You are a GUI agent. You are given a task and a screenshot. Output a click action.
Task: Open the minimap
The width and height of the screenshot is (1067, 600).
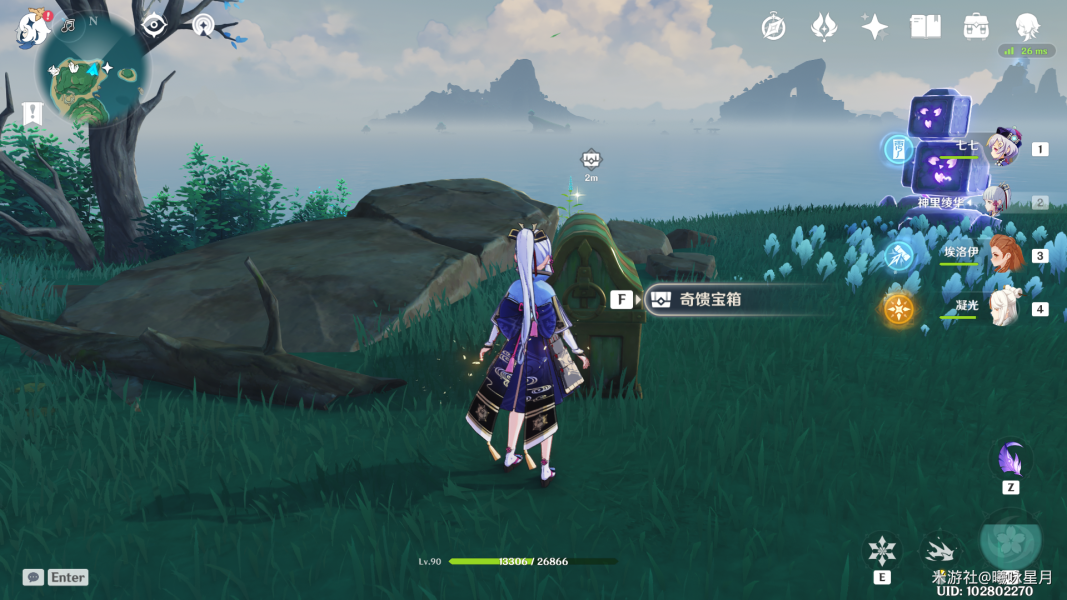tap(93, 74)
